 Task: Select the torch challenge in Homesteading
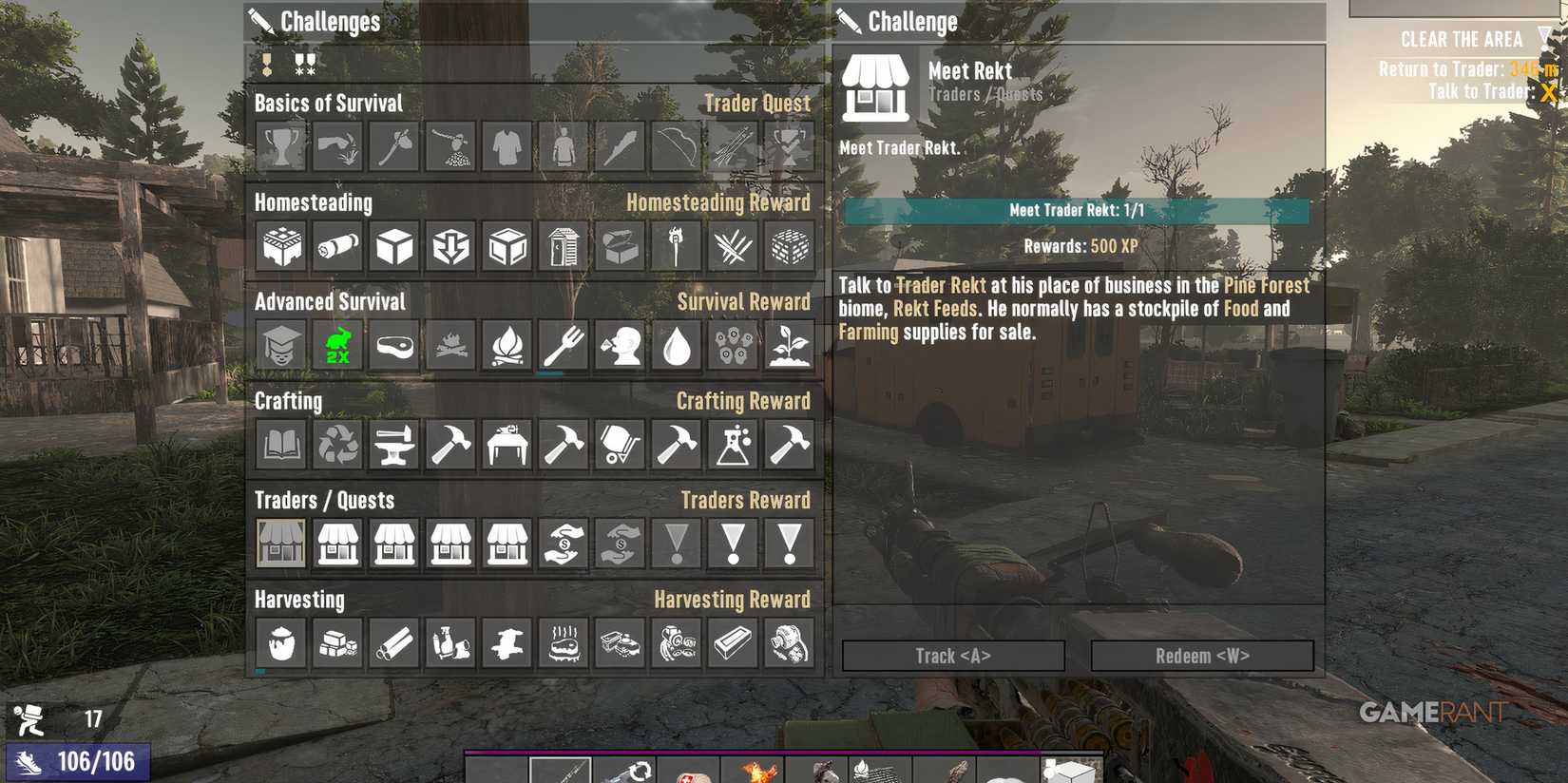[675, 245]
